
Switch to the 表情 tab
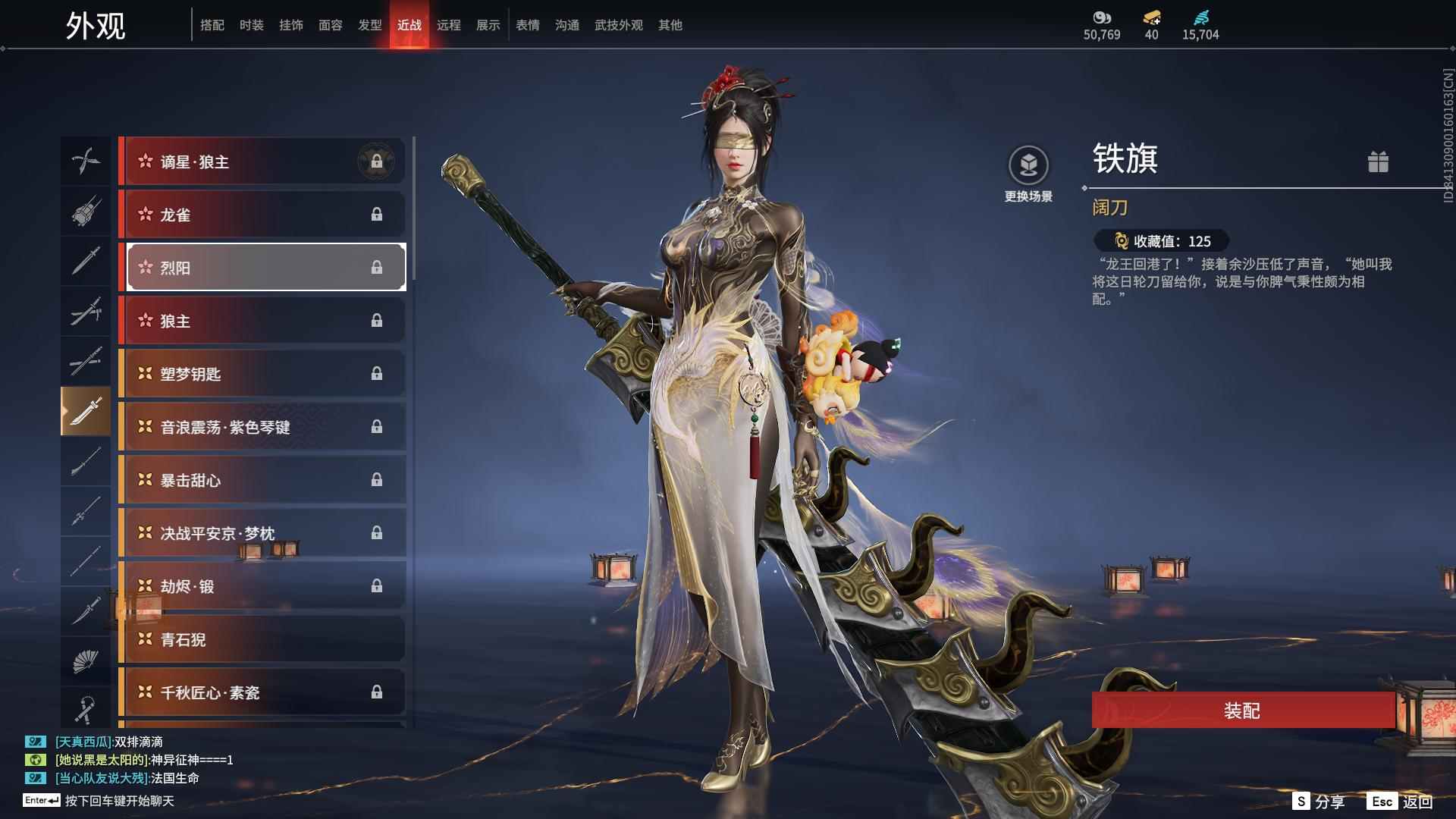pyautogui.click(x=527, y=25)
